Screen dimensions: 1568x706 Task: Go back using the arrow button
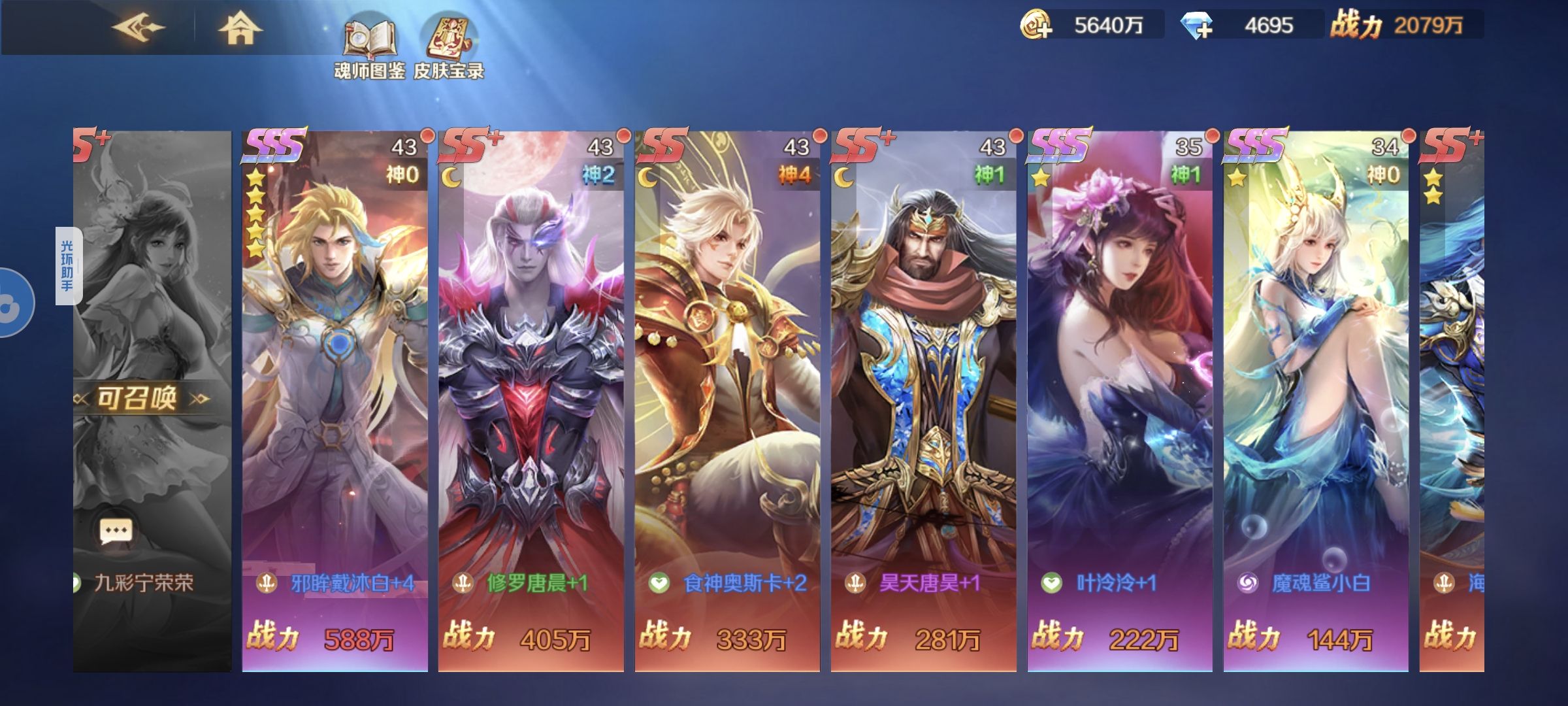coord(139,27)
